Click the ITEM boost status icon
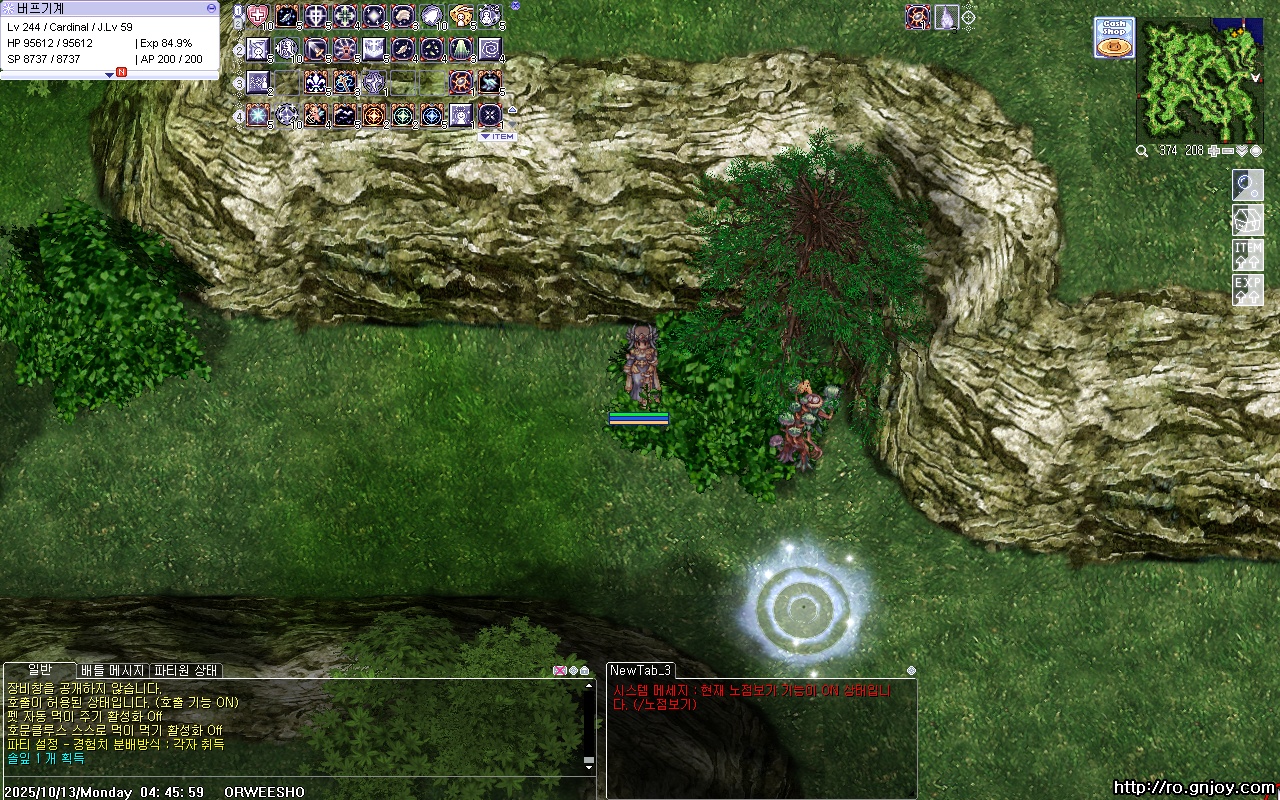 [1247, 255]
